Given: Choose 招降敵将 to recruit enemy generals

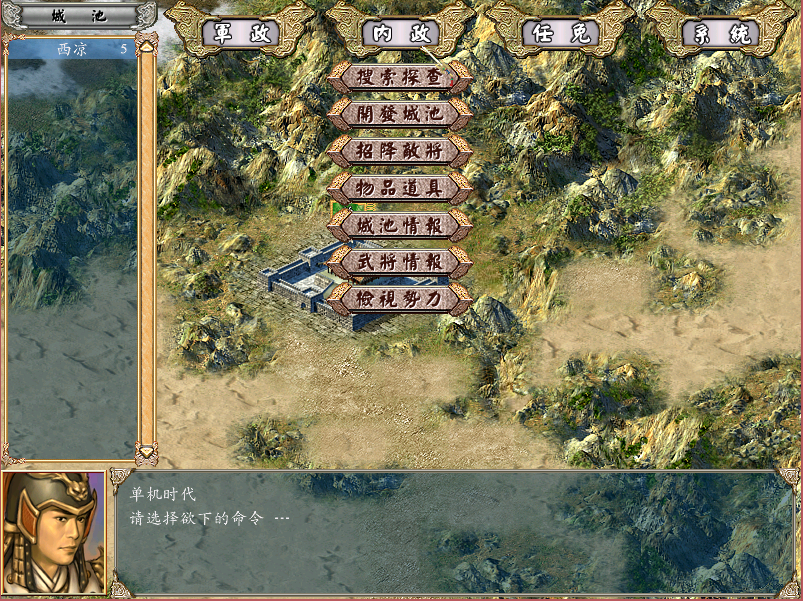Looking at the screenshot, I should tap(400, 150).
